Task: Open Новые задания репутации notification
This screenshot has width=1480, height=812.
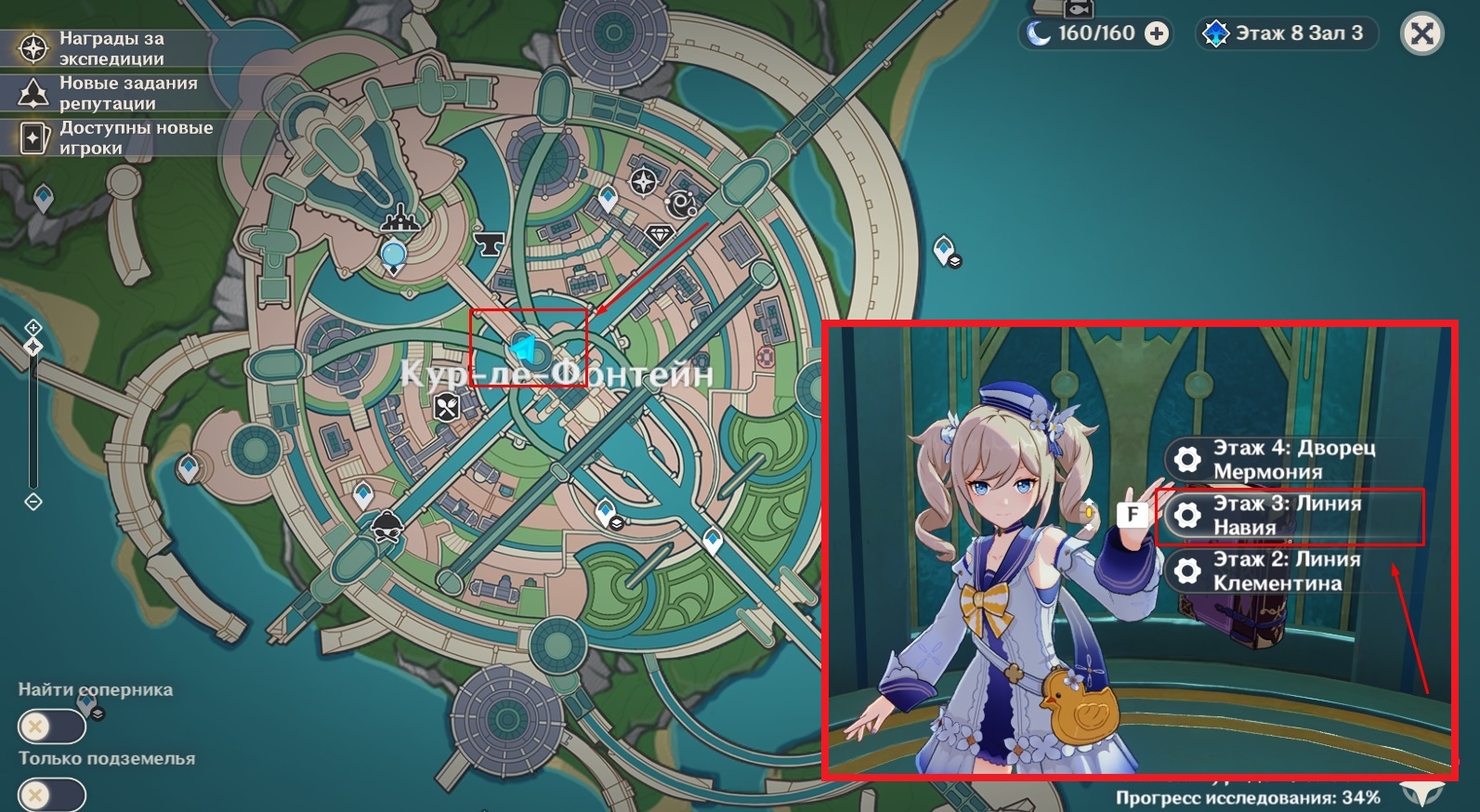Action: 111,93
